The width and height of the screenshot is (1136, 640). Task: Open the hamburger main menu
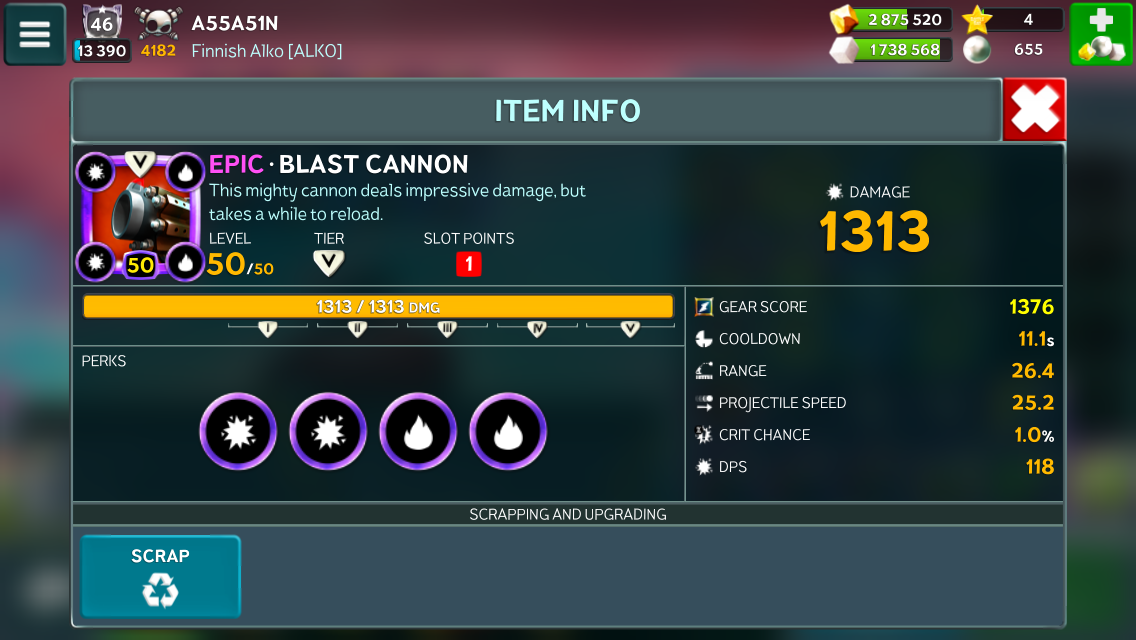pyautogui.click(x=35, y=34)
